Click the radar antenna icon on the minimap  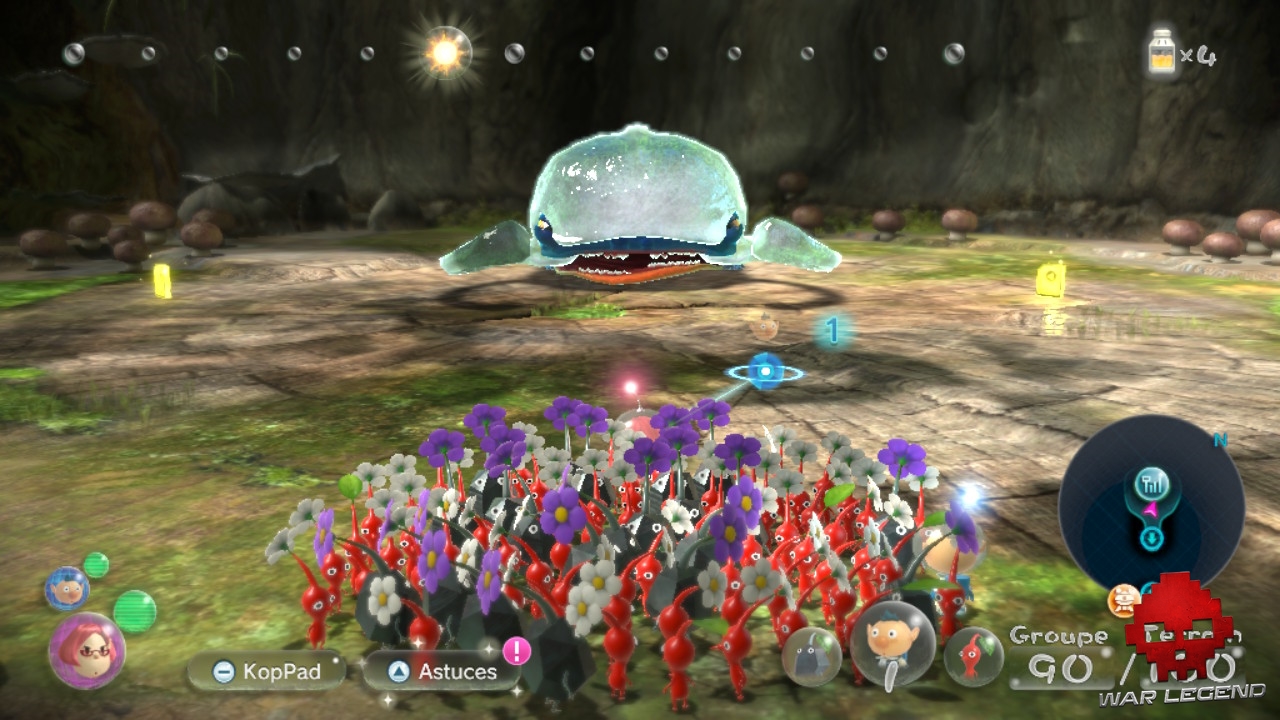pos(1152,484)
